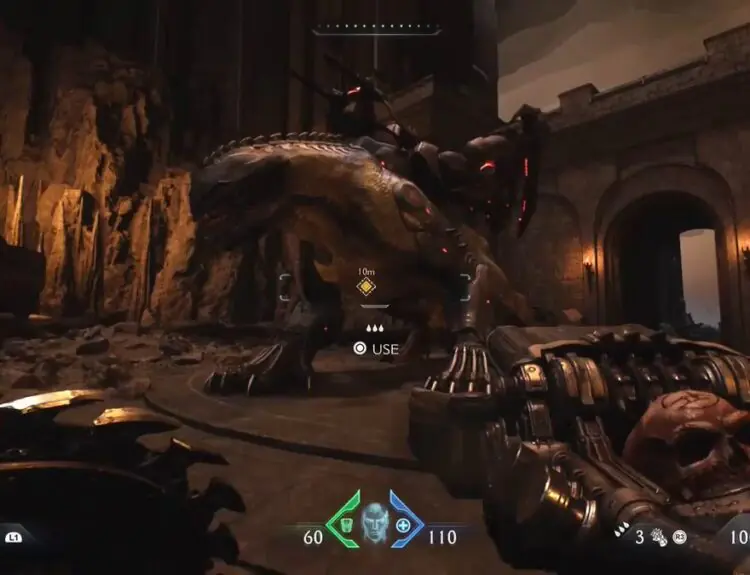Click the melee gauntlet fist icon
This screenshot has width=750, height=575.
tap(659, 538)
